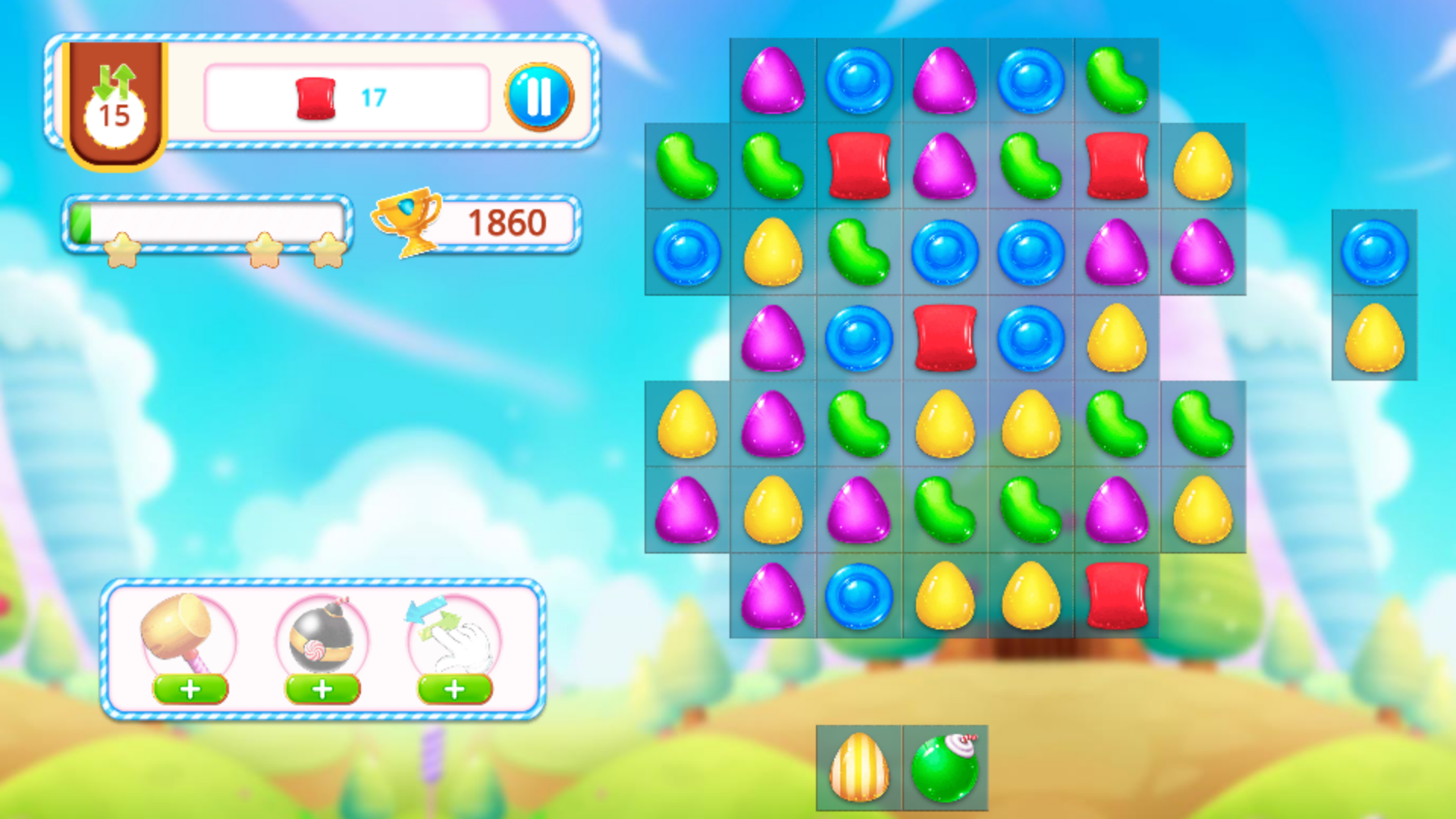
Task: Pause the game
Action: (540, 97)
